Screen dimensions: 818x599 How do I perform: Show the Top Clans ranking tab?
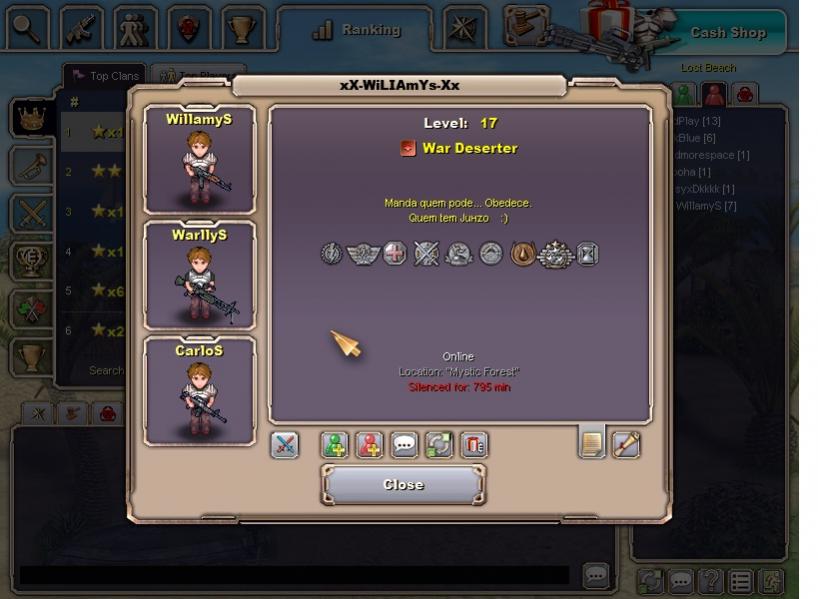(105, 76)
